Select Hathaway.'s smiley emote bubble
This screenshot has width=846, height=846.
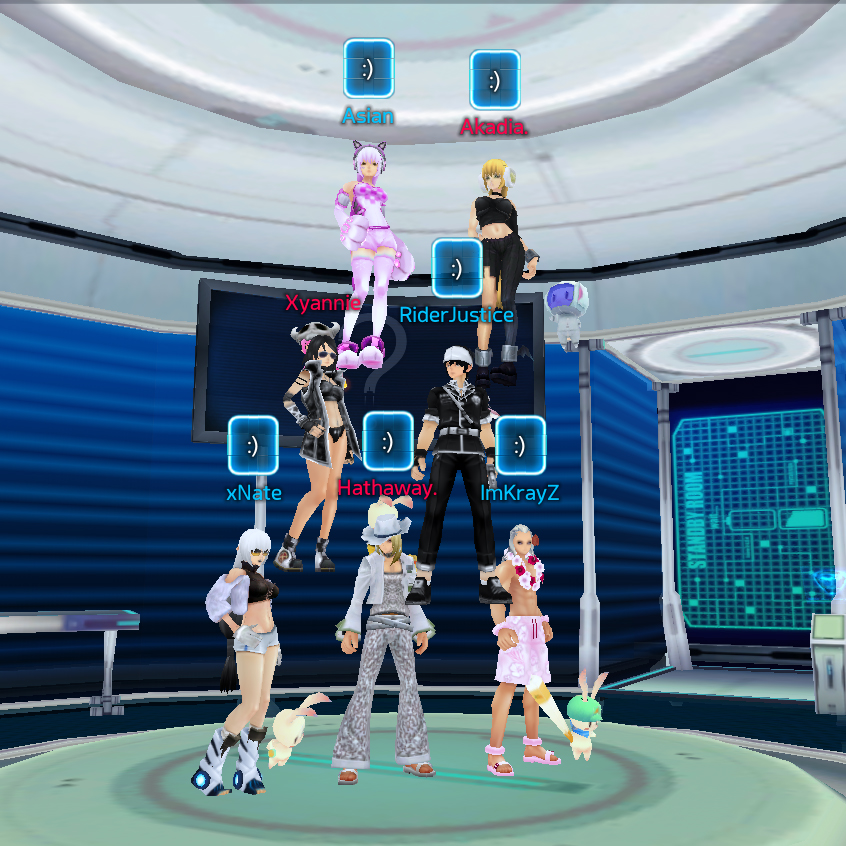[388, 441]
